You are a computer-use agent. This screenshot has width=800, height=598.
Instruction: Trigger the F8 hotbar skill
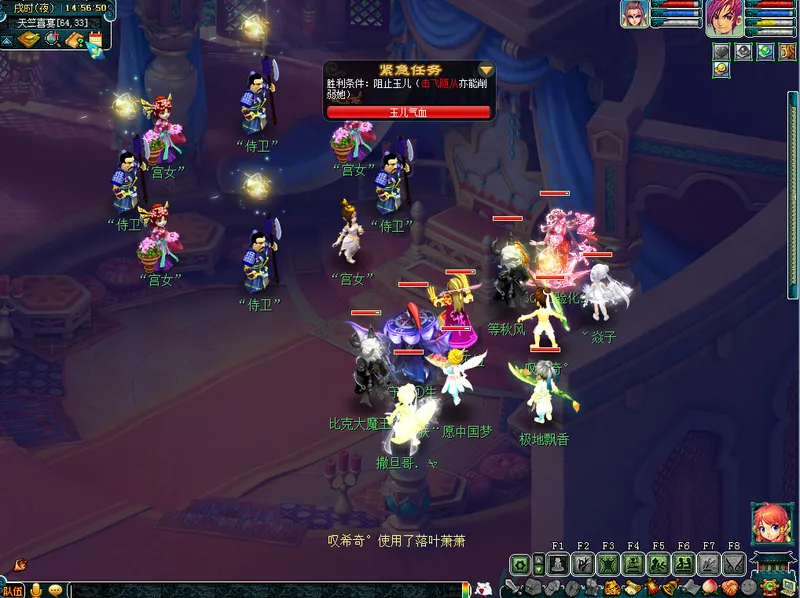coord(733,564)
